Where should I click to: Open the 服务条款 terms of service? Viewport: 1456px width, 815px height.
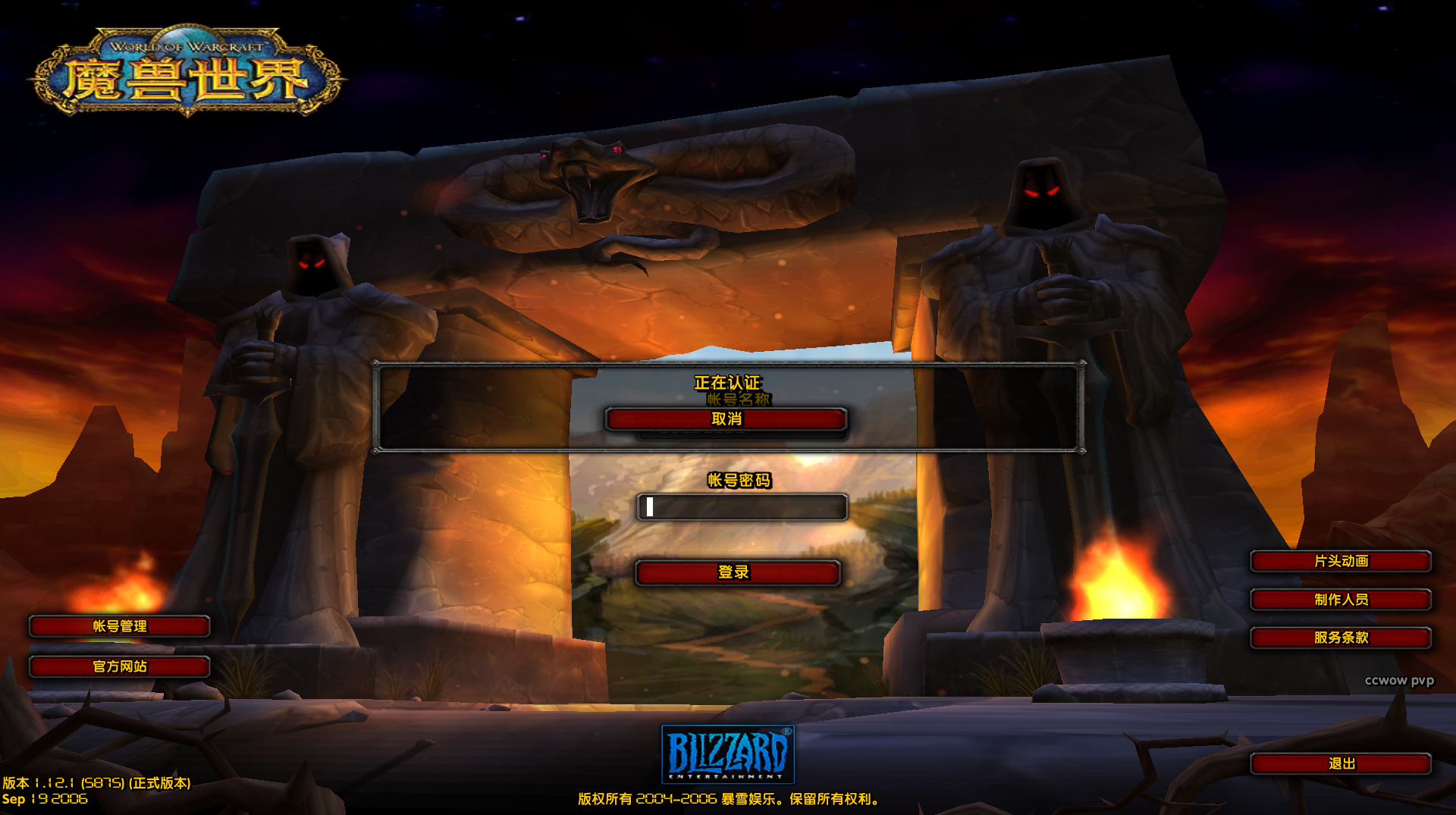click(1340, 638)
